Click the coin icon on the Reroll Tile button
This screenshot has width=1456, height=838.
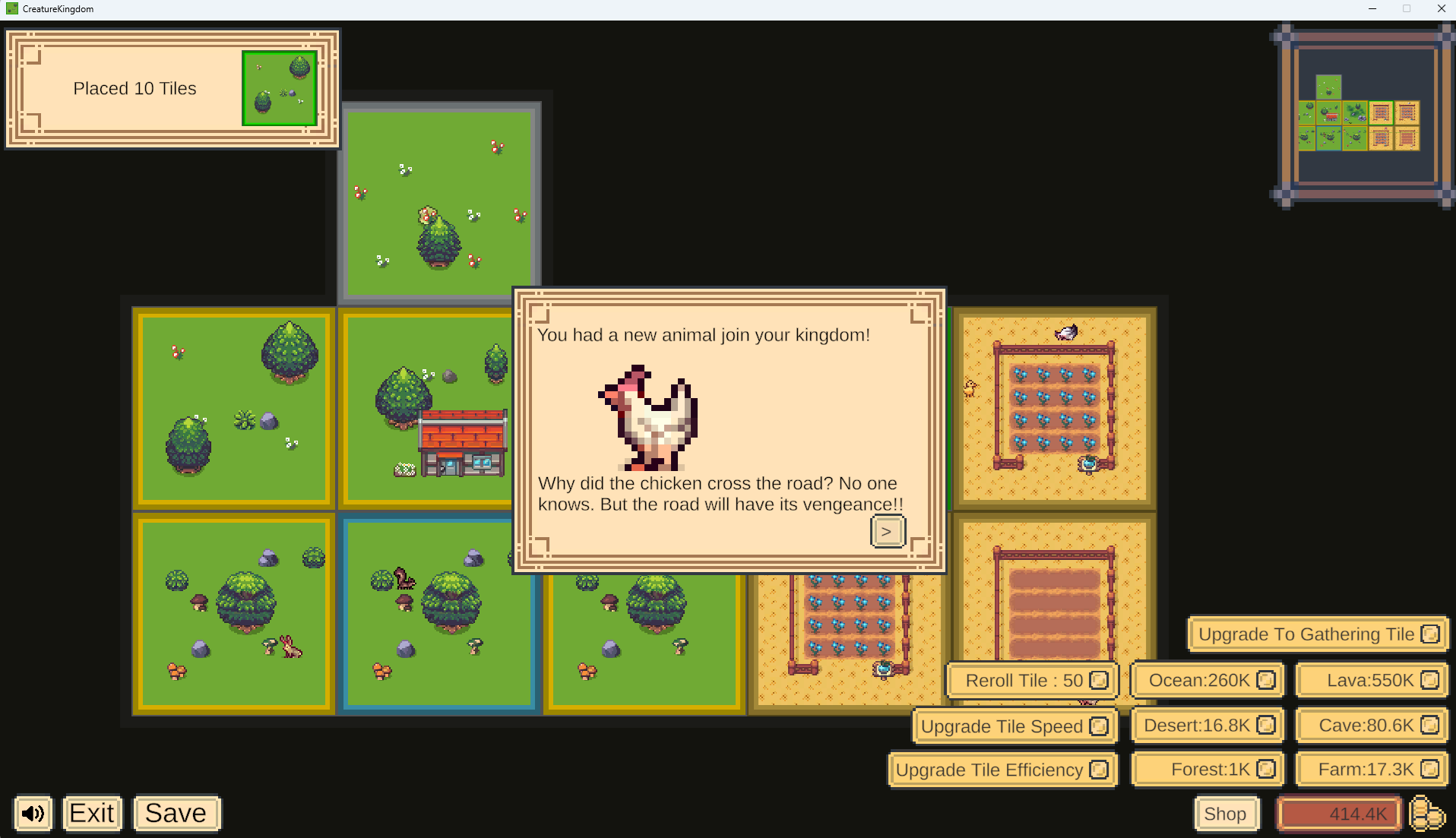pos(1097,680)
